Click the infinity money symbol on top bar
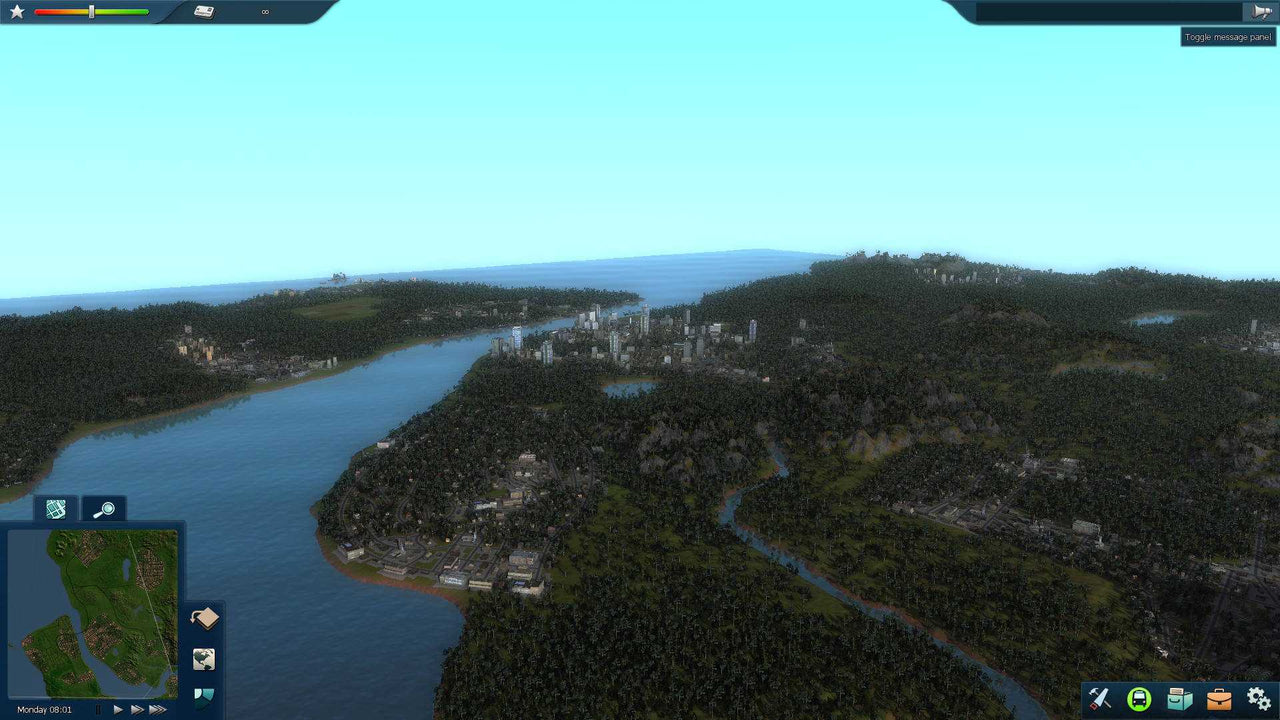1280x720 pixels. (x=265, y=12)
